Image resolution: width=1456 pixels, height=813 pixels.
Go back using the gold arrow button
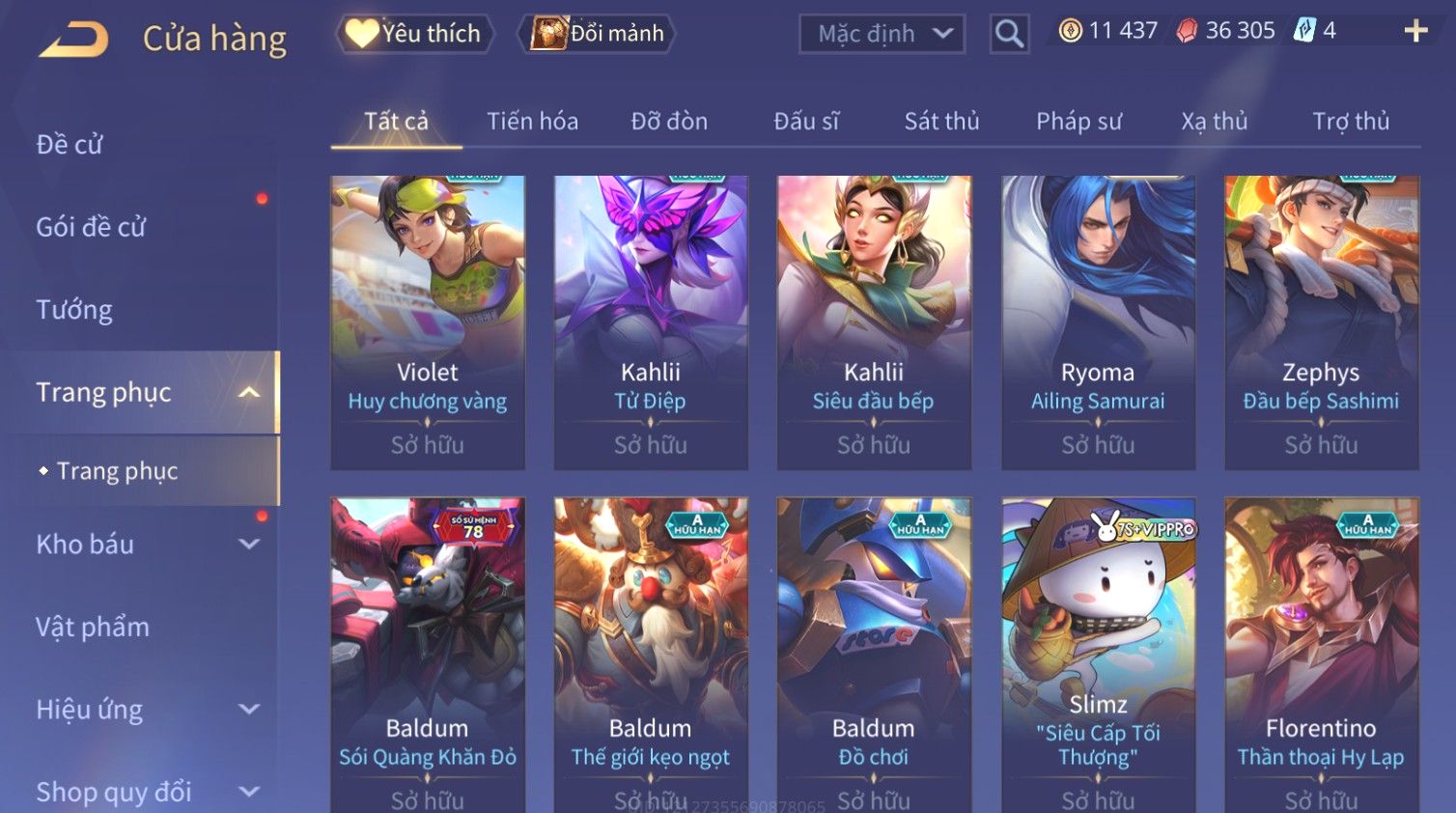click(74, 40)
